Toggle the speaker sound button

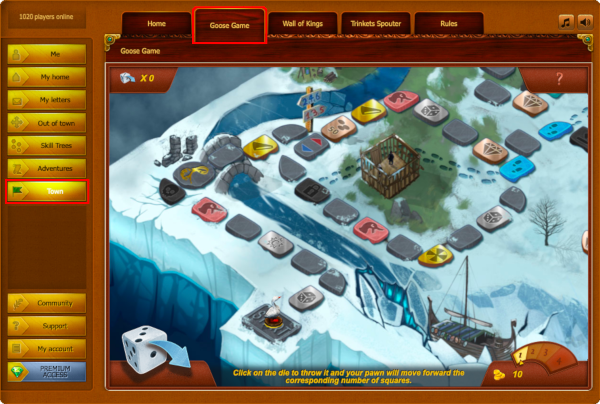(x=584, y=22)
